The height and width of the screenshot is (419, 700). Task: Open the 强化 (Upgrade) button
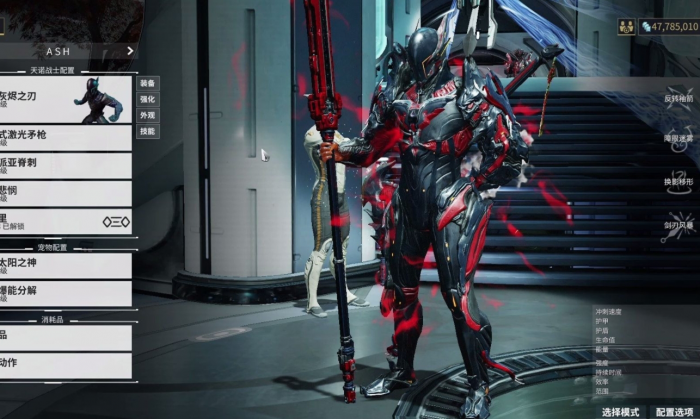(147, 99)
